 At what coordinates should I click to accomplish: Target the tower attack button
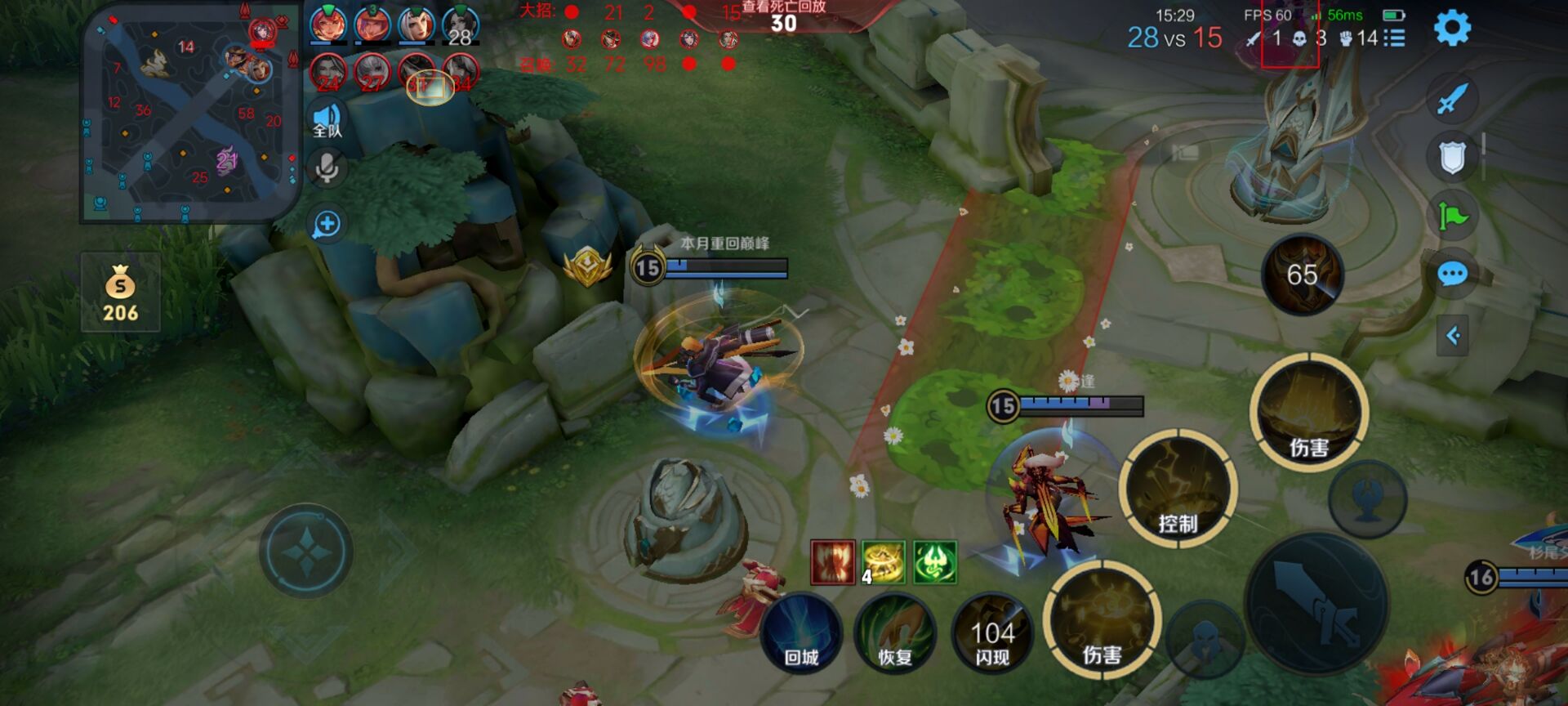(1367, 498)
